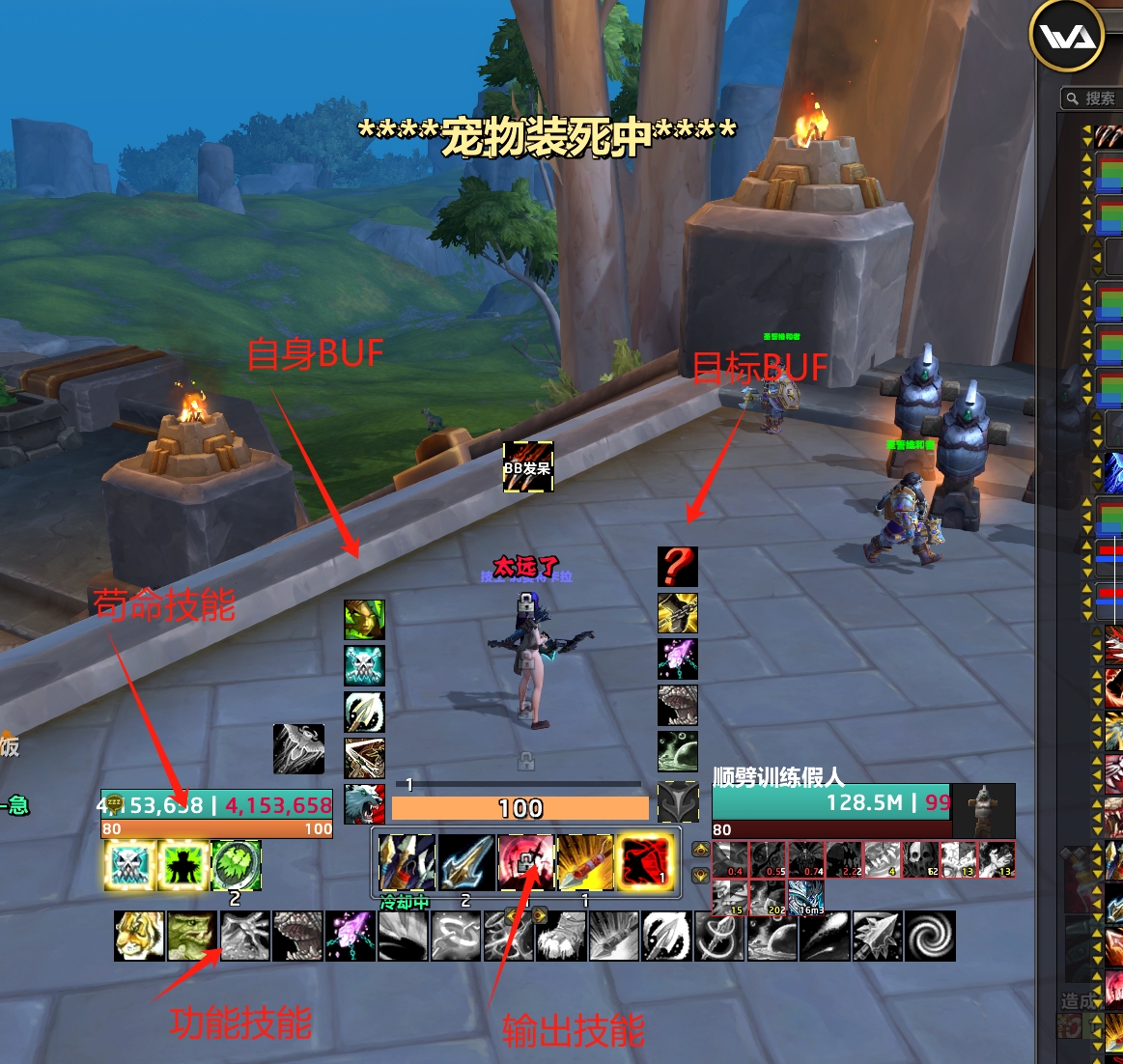The image size is (1123, 1064).
Task: Use the round green leaf survival skill
Action: (x=236, y=866)
